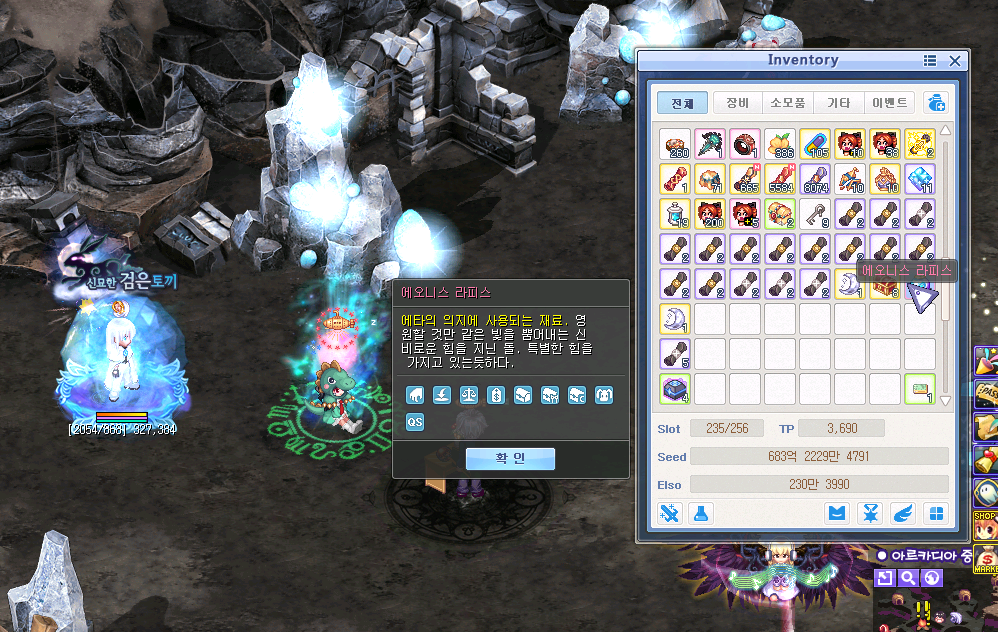Screen dimensions: 998x632
Task: Select the orange fruit stack of 386
Action: tap(780, 144)
